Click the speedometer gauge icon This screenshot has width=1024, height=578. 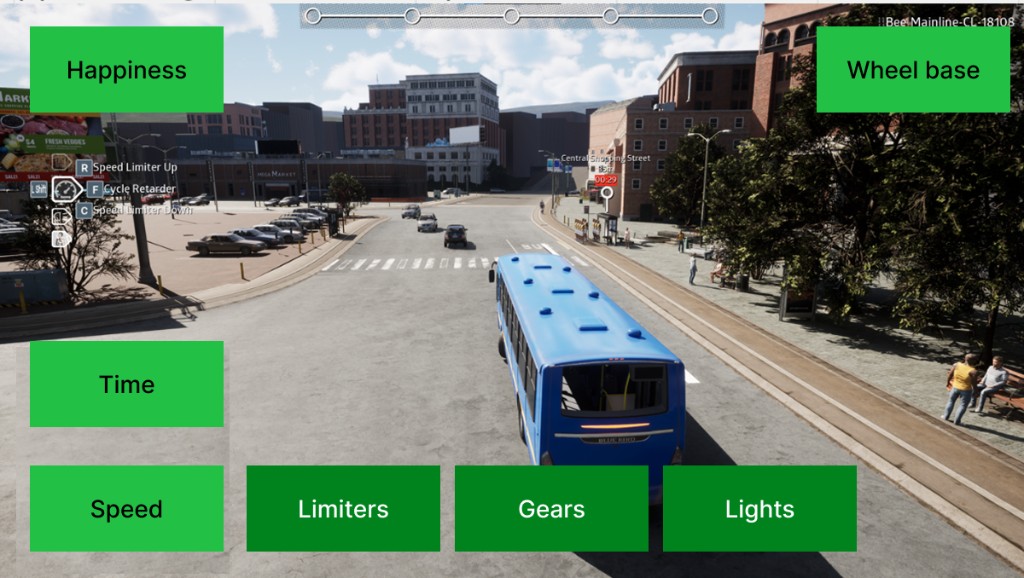pyautogui.click(x=65, y=189)
